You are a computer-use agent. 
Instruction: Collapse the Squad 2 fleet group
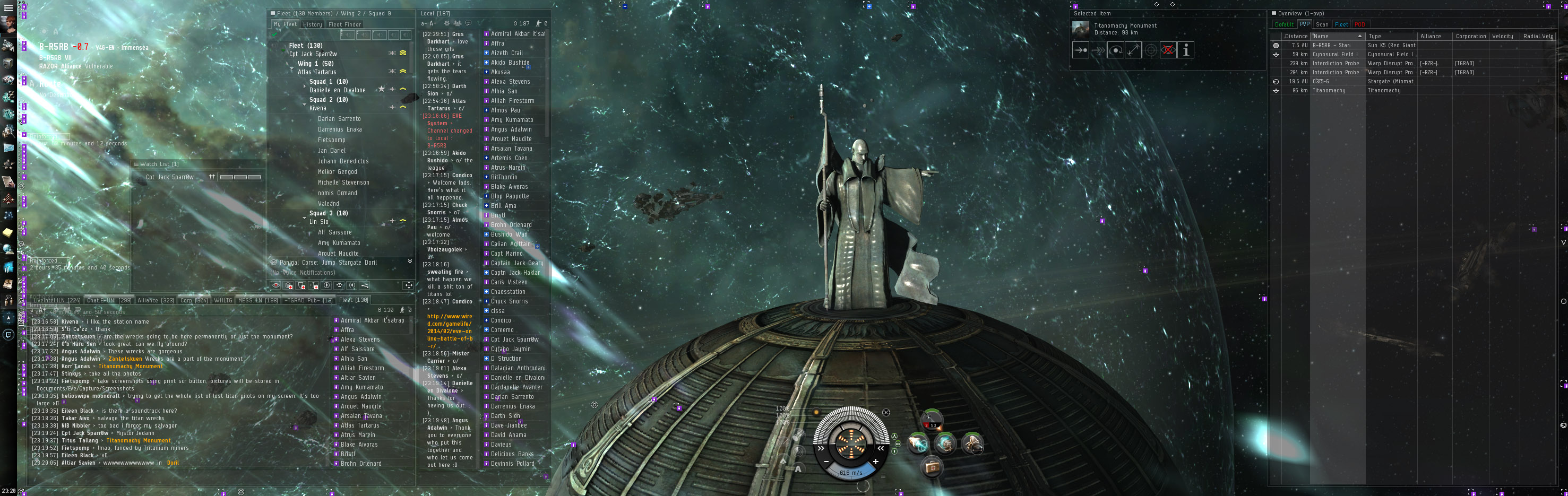coord(304,105)
